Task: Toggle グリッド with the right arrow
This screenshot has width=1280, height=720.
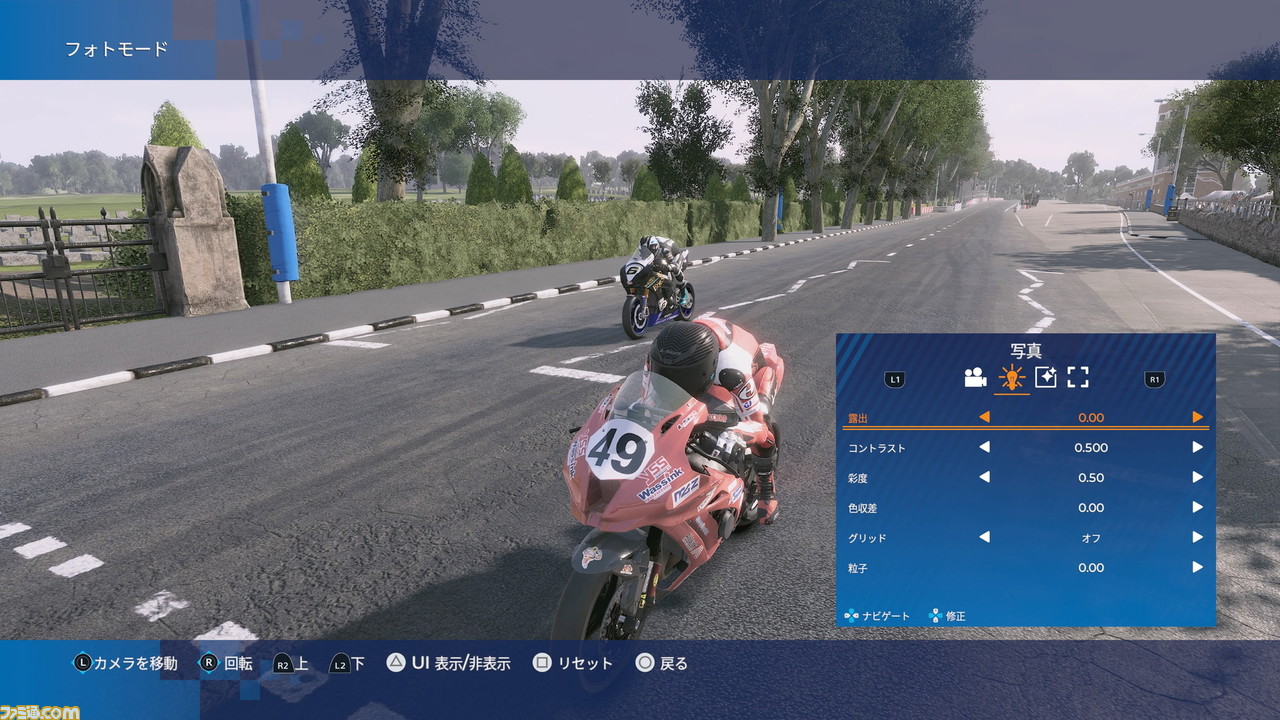Action: point(1197,537)
